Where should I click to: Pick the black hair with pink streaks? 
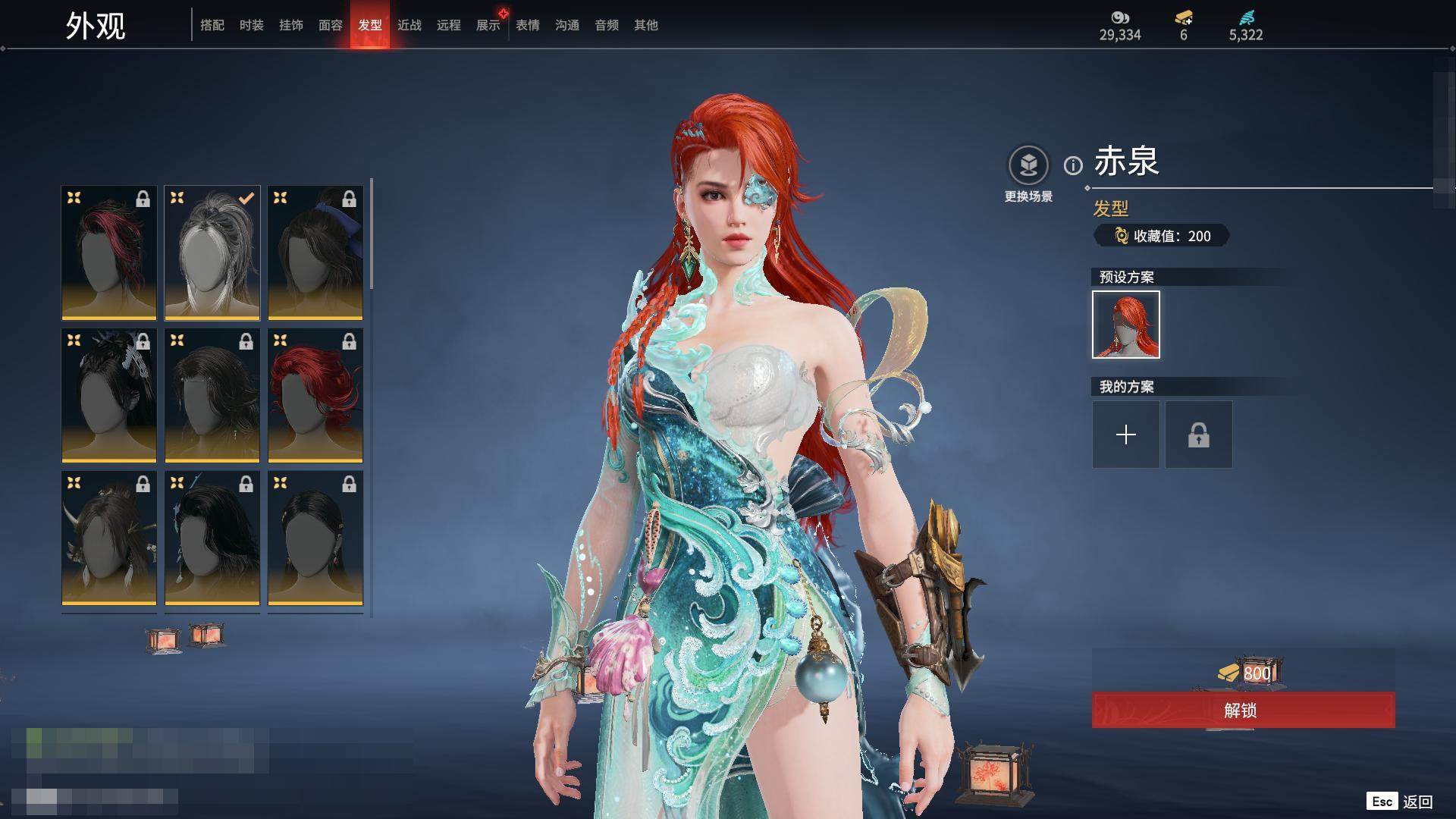(109, 253)
